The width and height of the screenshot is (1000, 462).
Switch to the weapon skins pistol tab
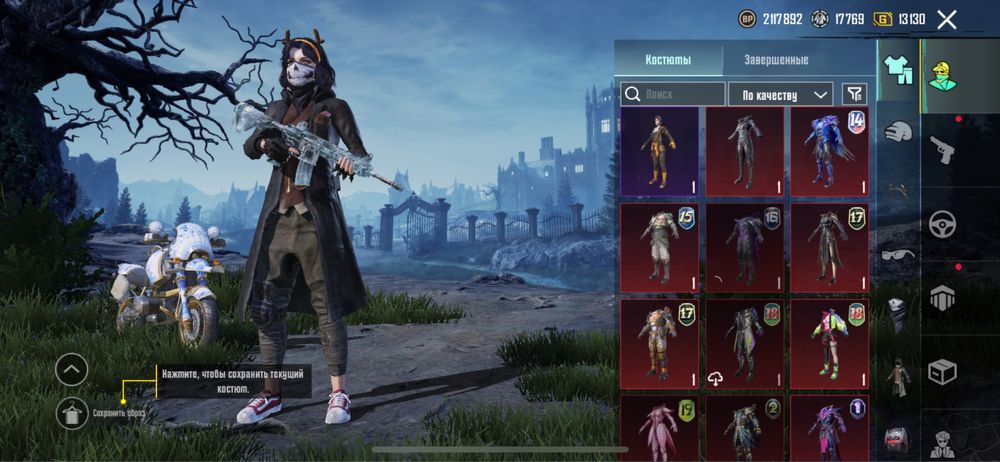(x=942, y=150)
